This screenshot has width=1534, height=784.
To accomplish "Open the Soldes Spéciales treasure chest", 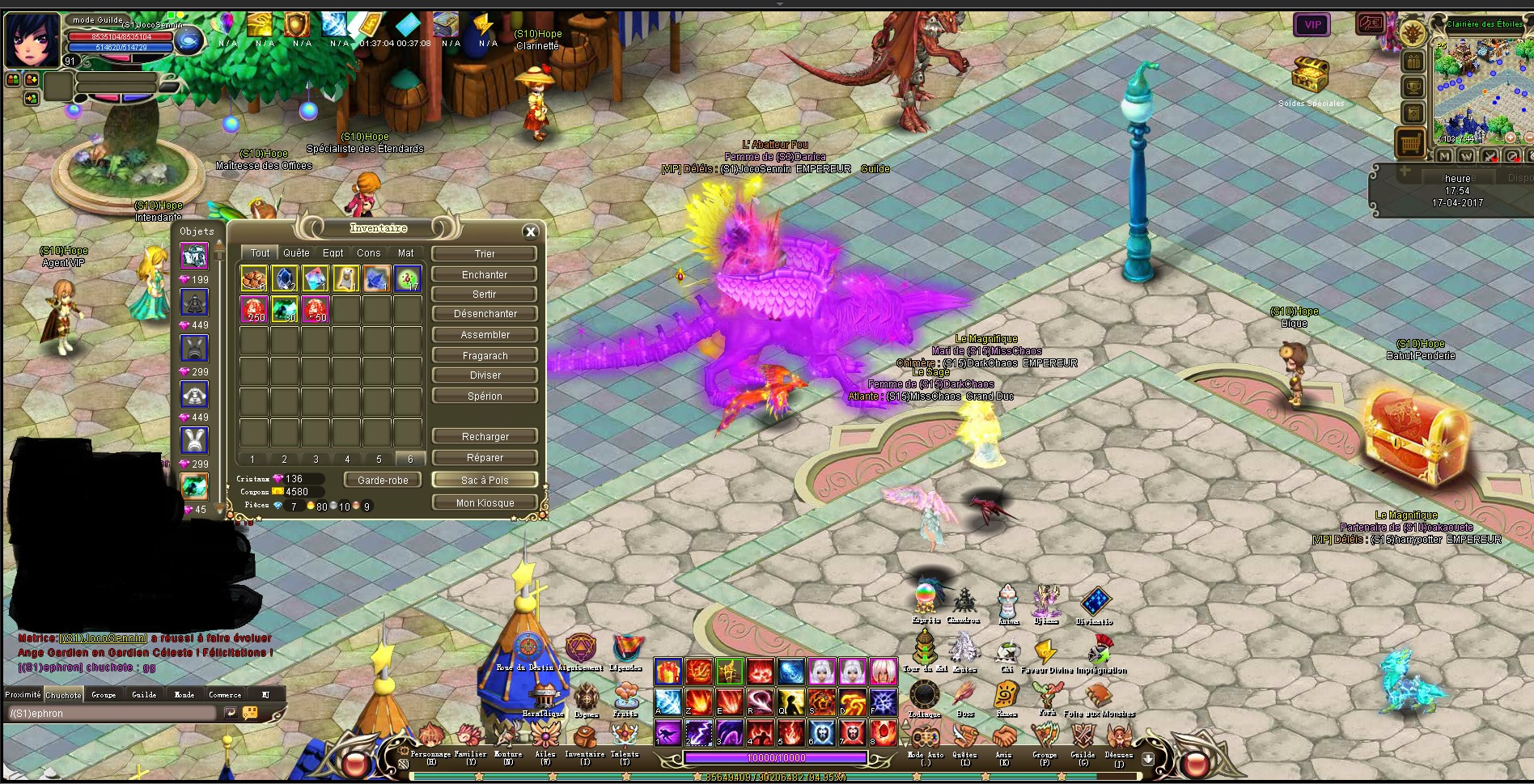I will pos(1310,78).
